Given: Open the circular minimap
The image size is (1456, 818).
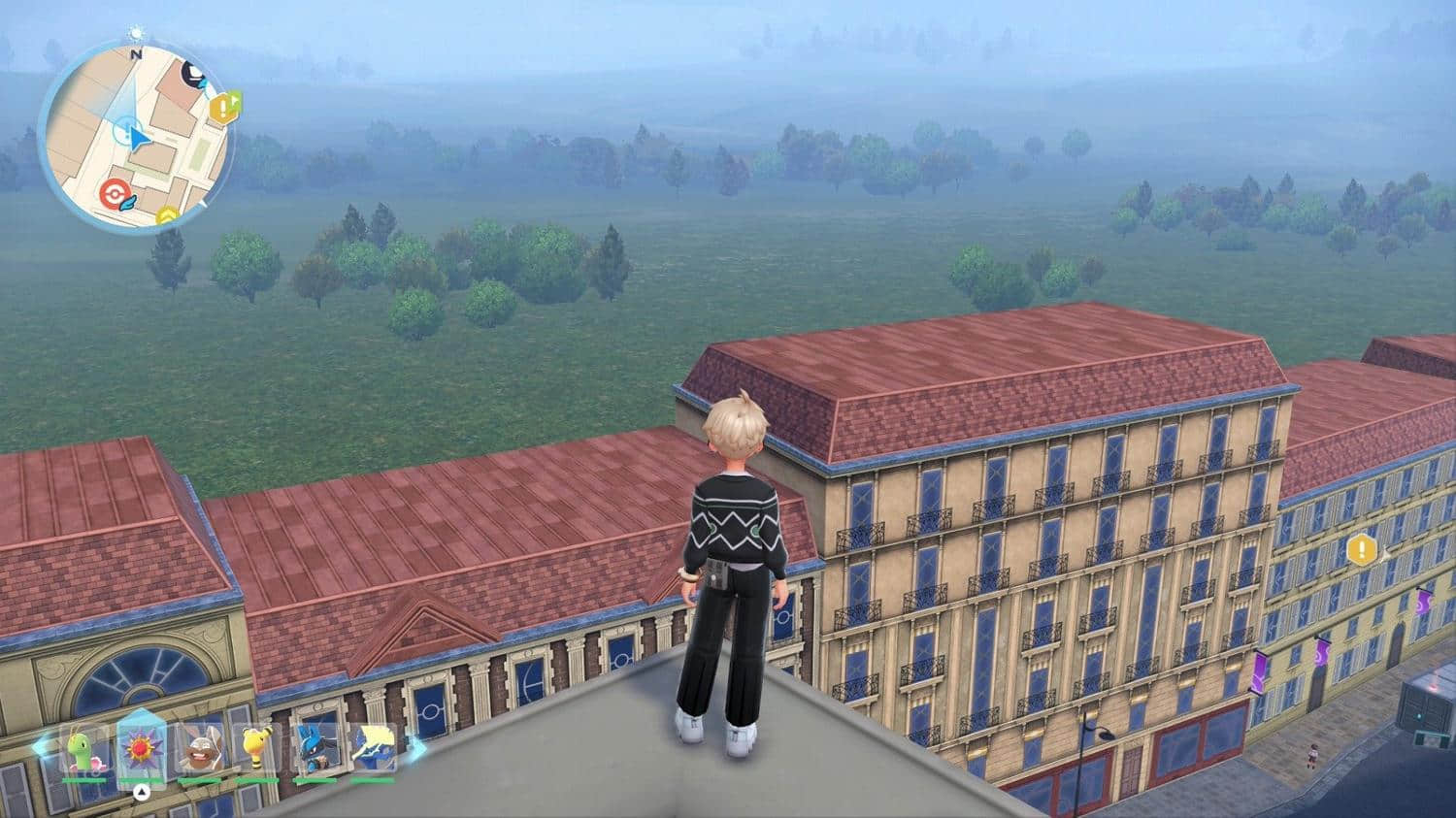Looking at the screenshot, I should coord(136,138).
